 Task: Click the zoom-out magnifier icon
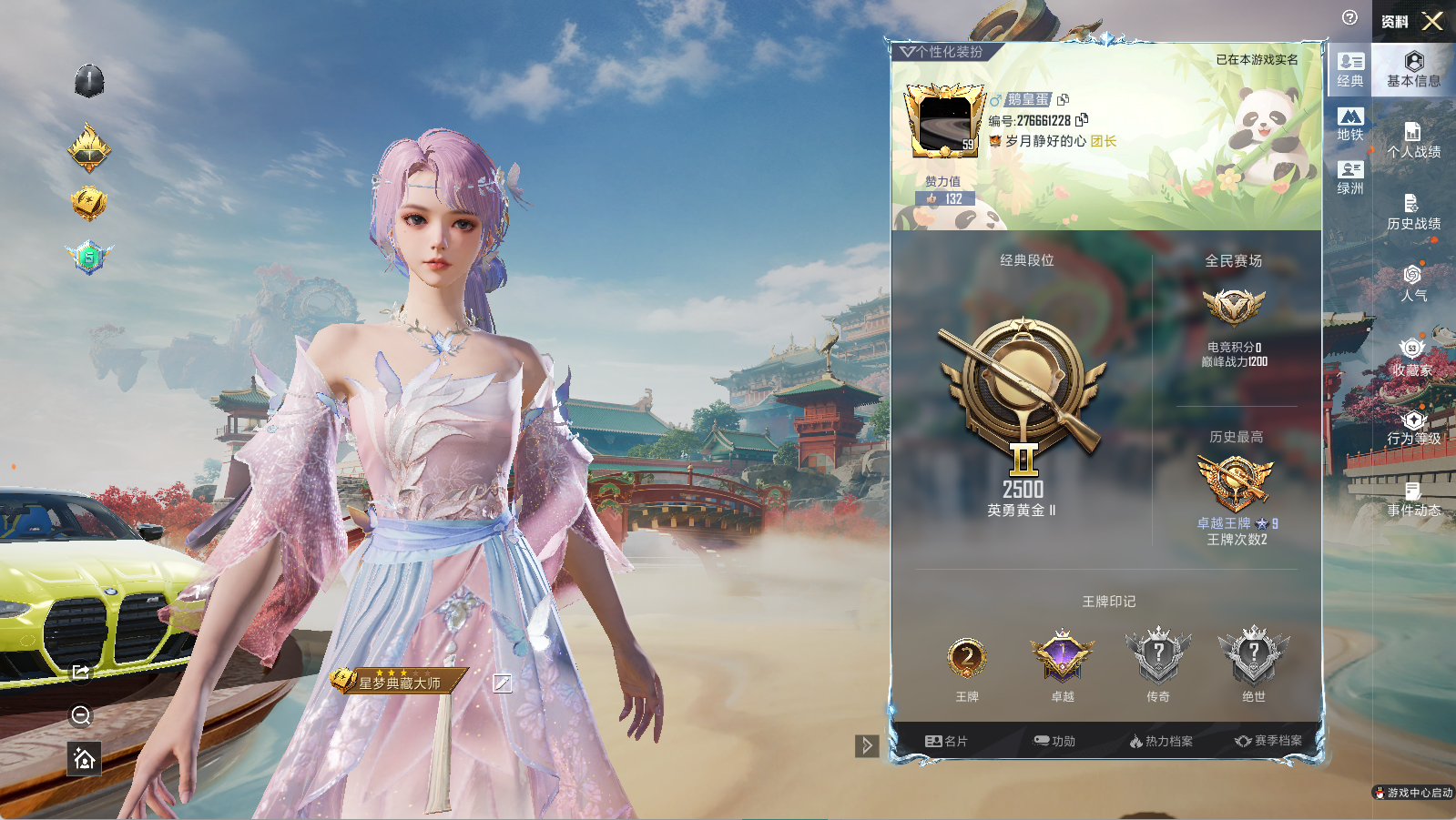tap(81, 716)
